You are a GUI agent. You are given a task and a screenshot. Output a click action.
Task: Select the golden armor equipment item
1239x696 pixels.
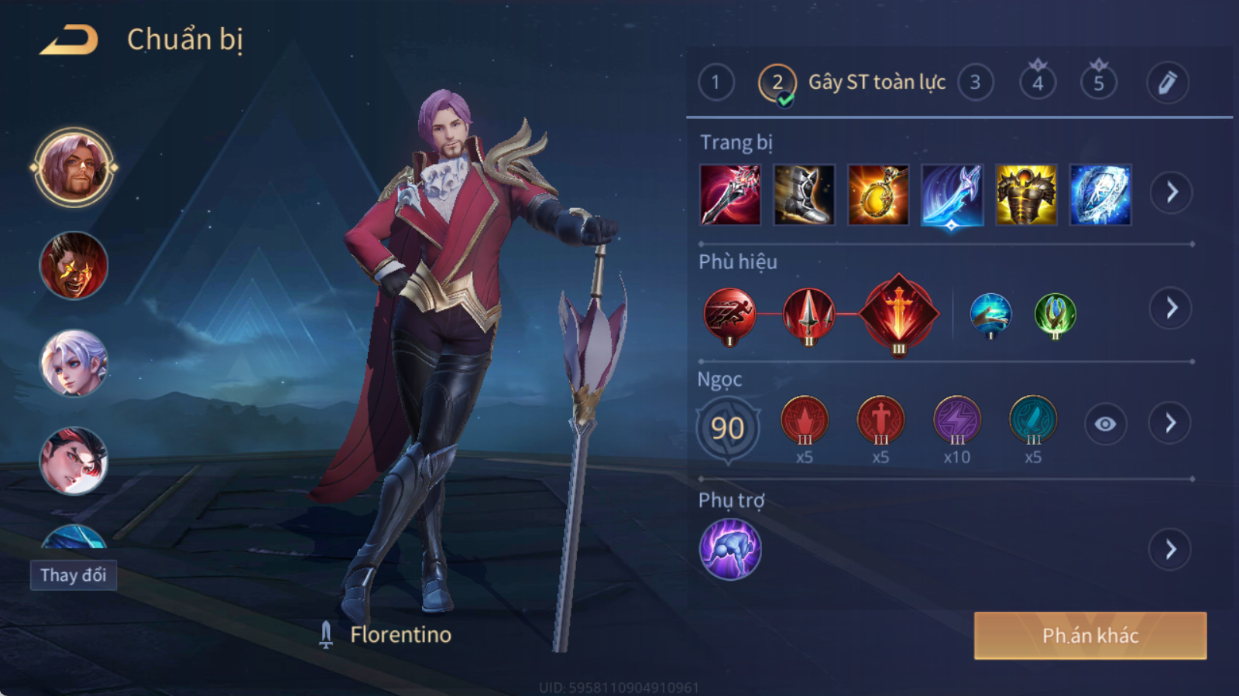[1026, 195]
